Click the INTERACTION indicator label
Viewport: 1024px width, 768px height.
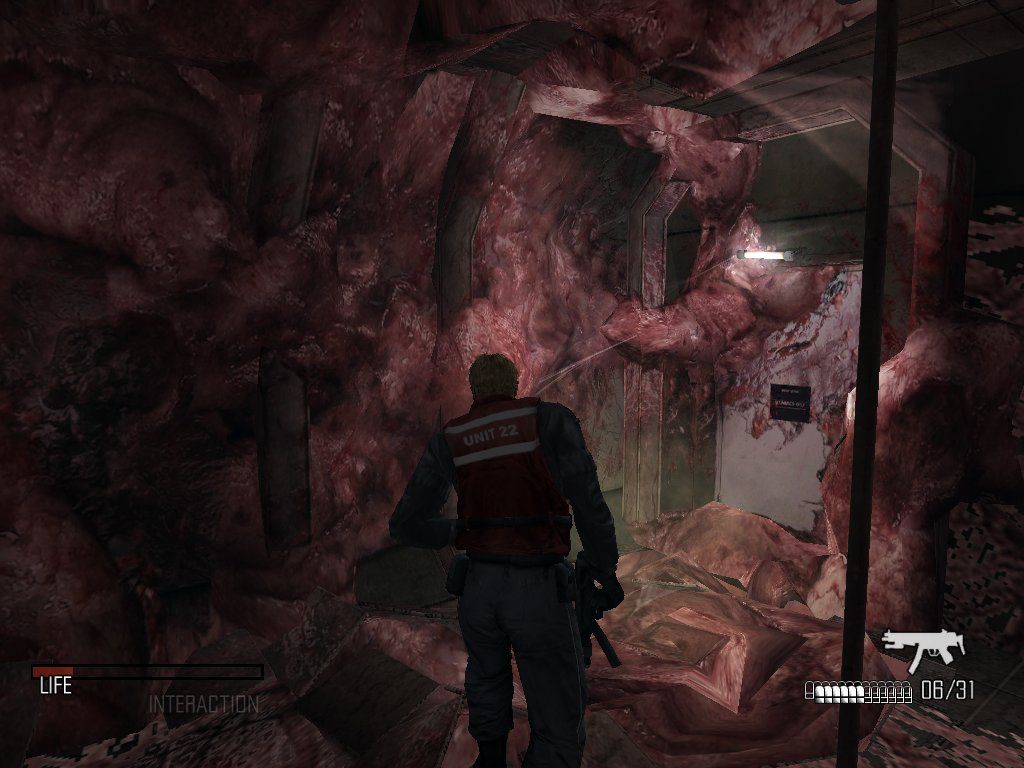pyautogui.click(x=203, y=704)
